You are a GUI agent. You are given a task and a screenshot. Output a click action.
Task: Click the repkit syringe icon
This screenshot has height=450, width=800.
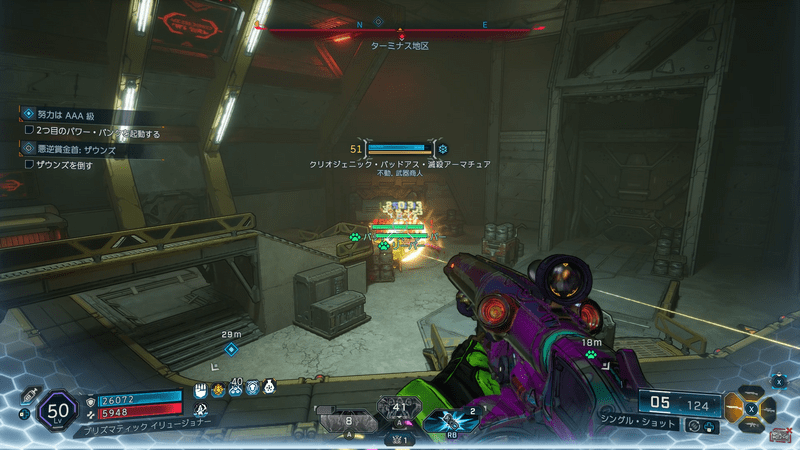[28, 395]
